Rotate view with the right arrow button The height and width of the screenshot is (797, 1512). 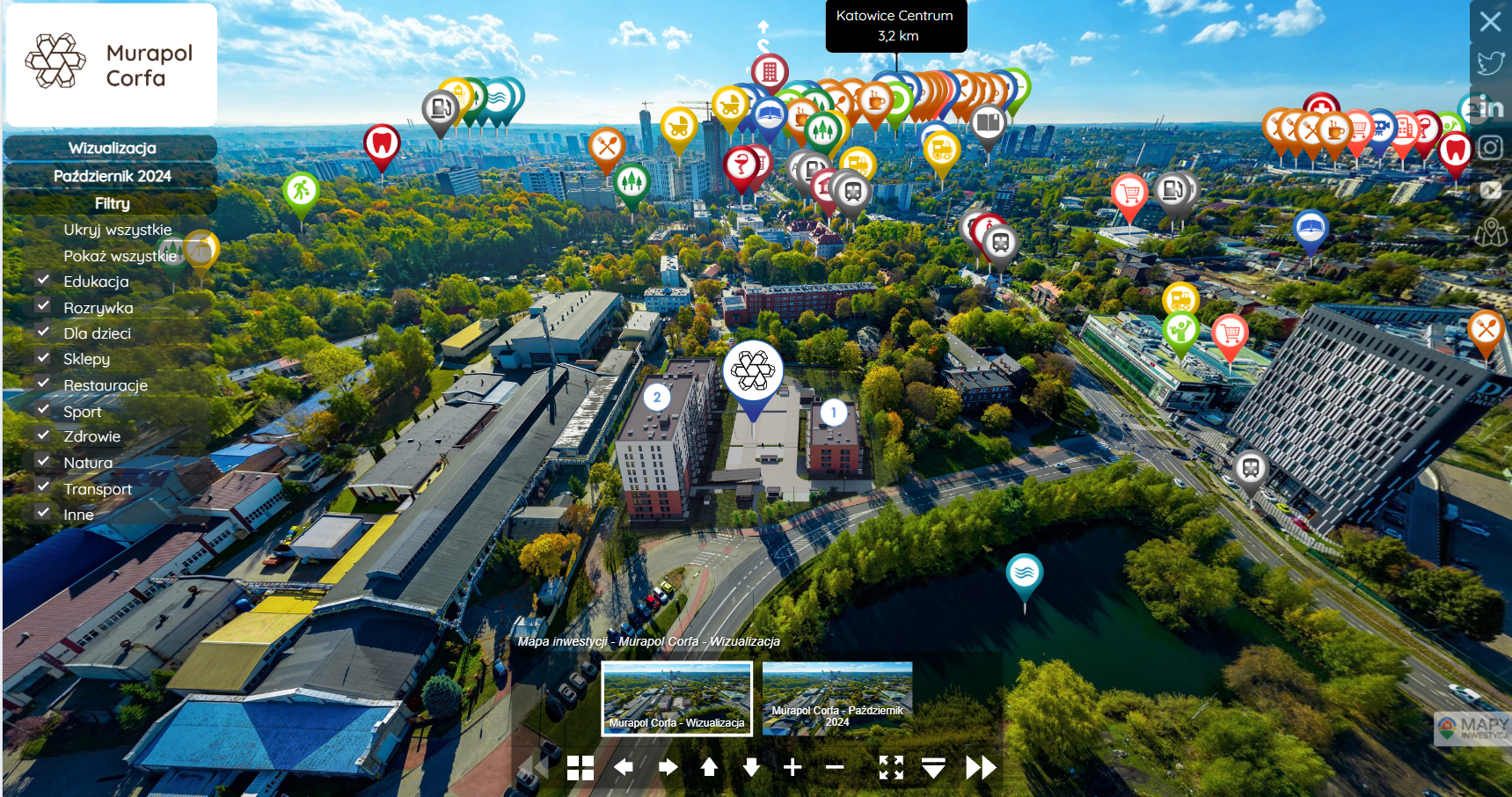point(668,767)
